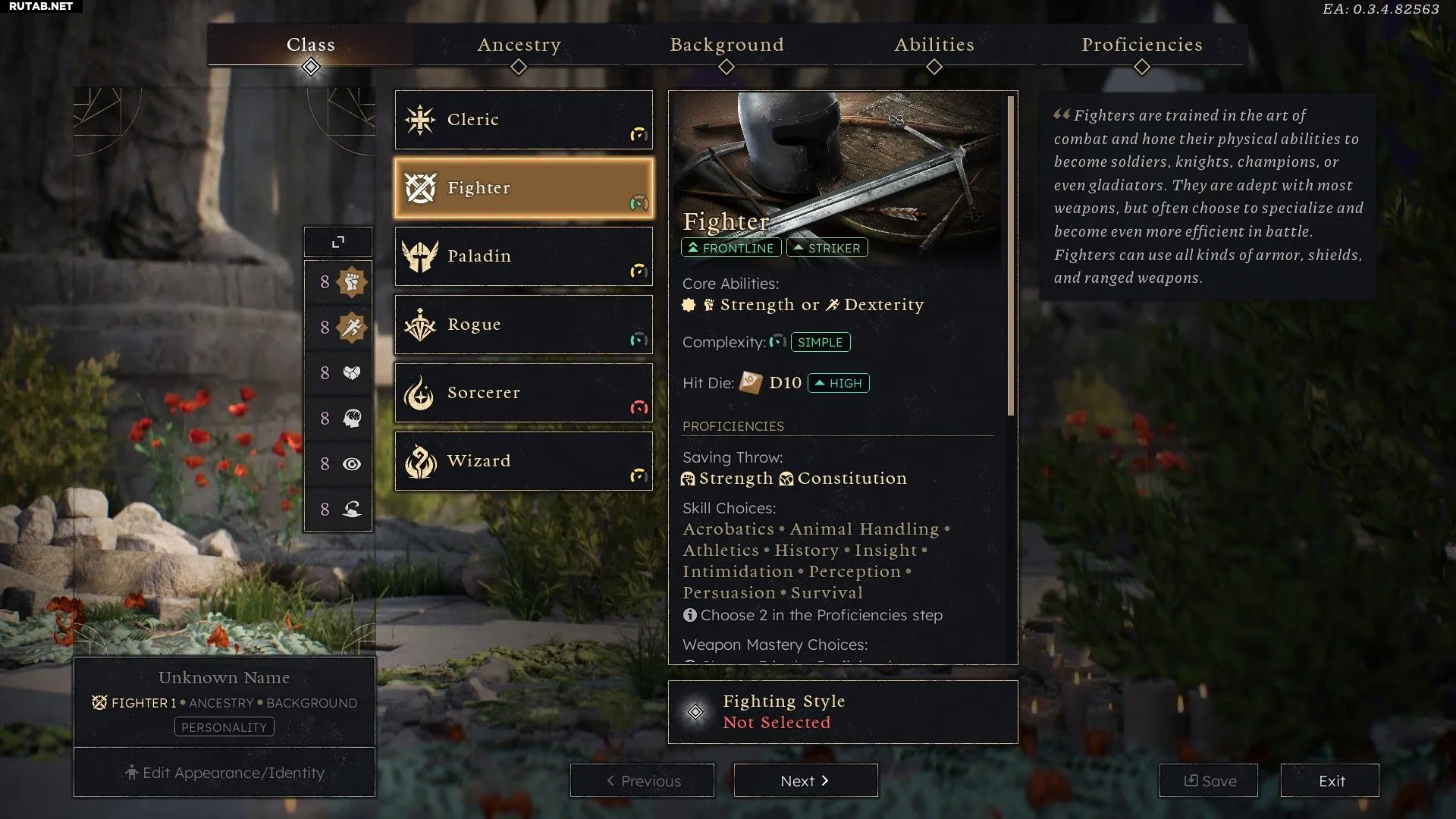Go to the Abilities tab
The width and height of the screenshot is (1456, 819).
tap(934, 45)
